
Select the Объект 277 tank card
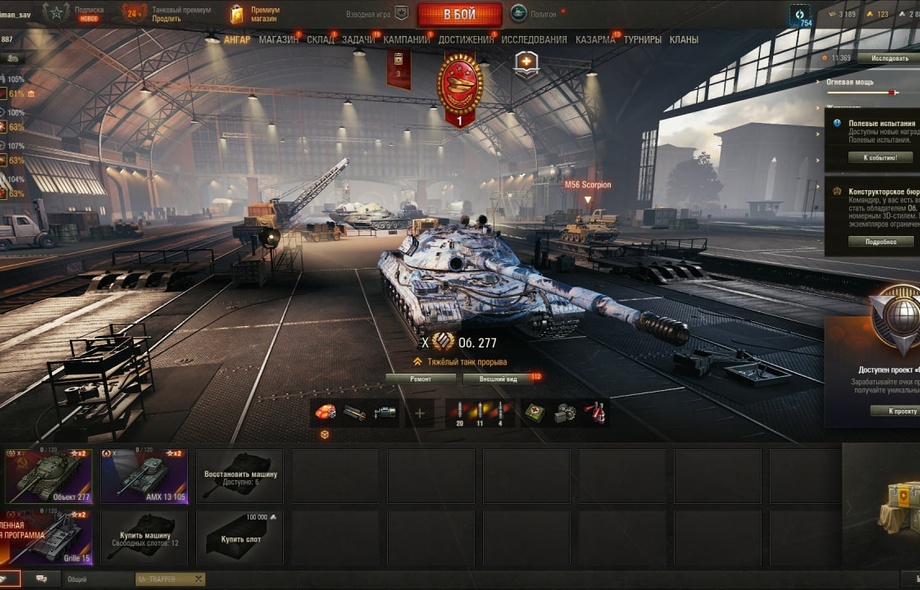(47, 476)
